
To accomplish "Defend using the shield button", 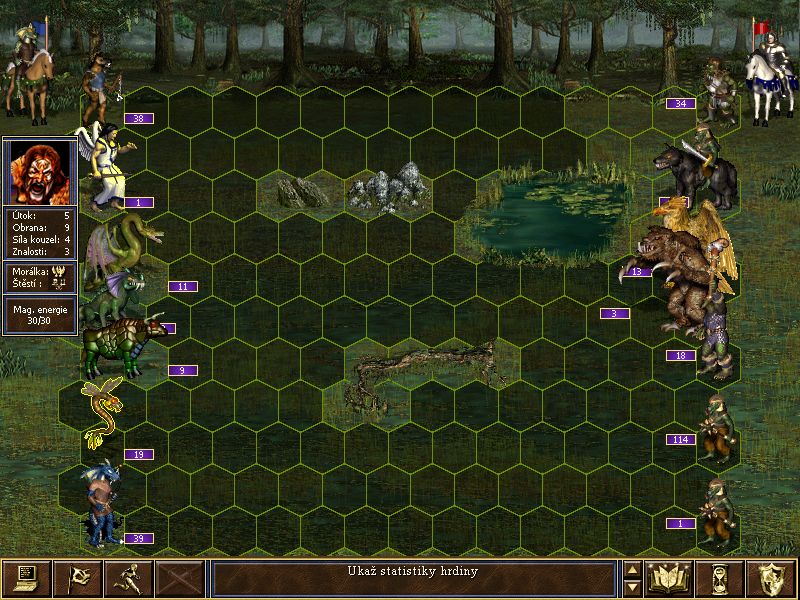I will 772,578.
